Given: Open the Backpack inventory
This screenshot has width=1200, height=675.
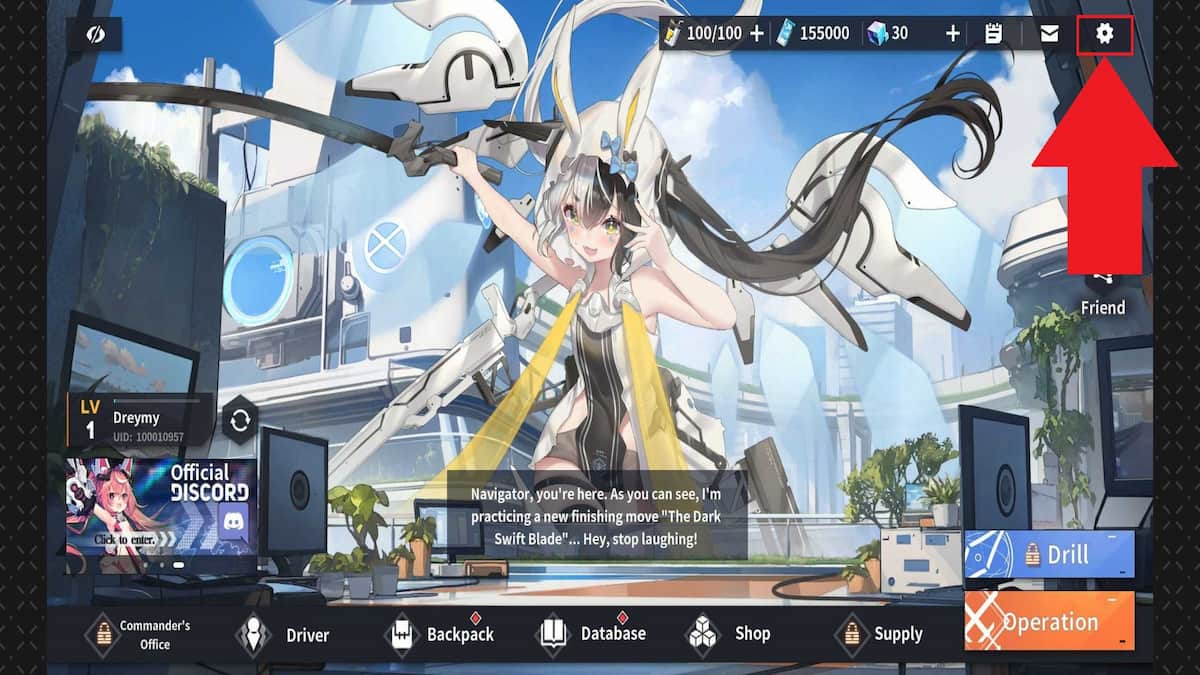Looking at the screenshot, I should (x=440, y=635).
